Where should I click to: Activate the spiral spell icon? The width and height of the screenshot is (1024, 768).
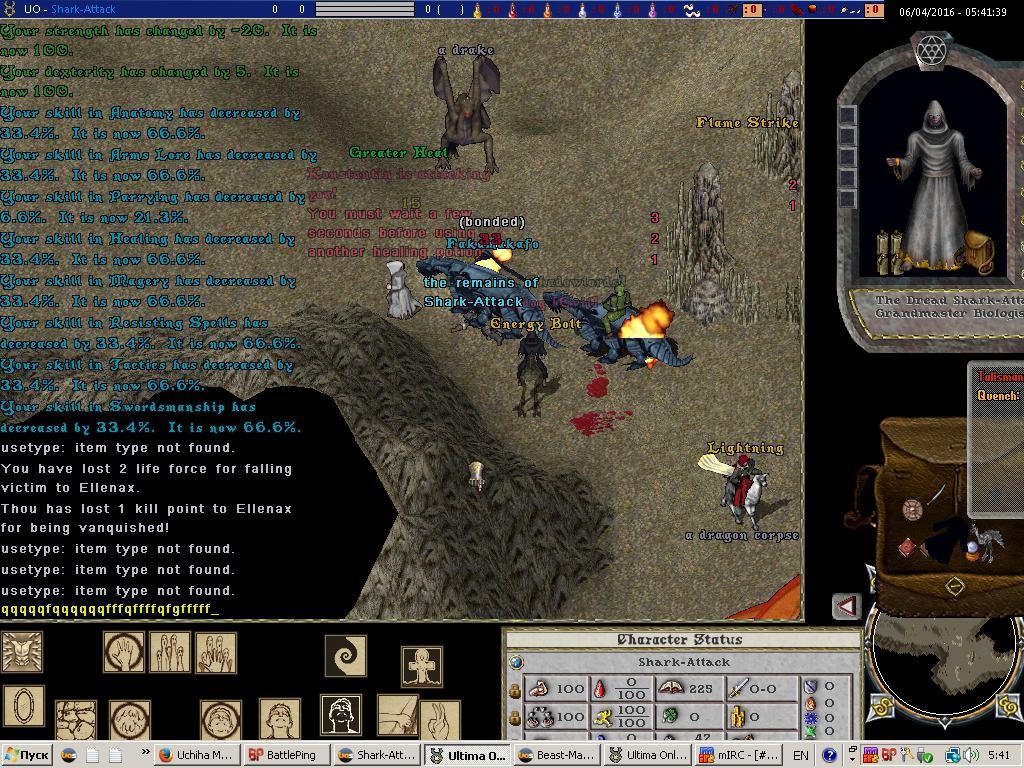[345, 656]
